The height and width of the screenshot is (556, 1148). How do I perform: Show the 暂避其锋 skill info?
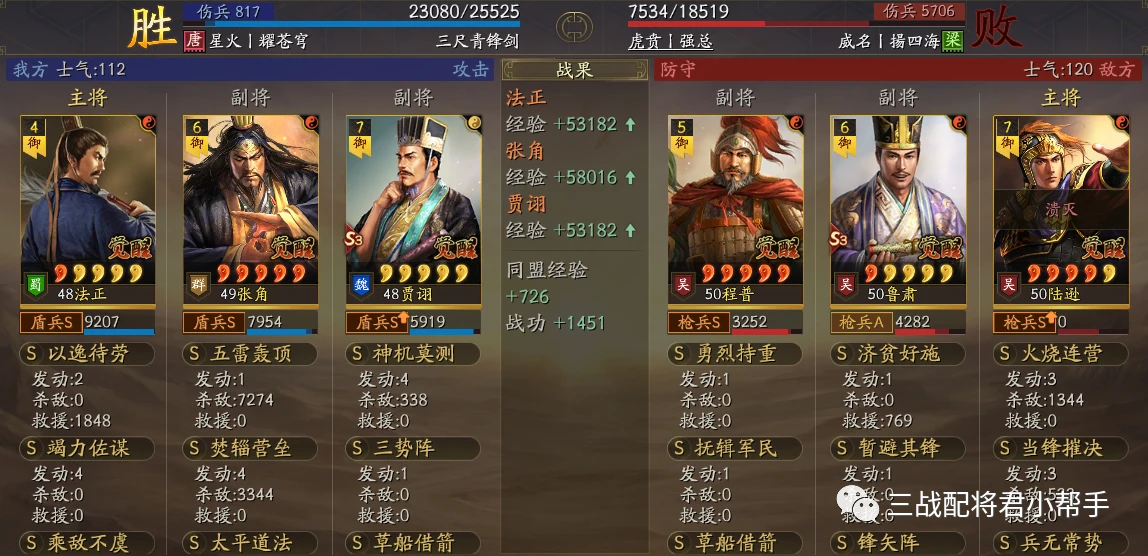[x=898, y=448]
